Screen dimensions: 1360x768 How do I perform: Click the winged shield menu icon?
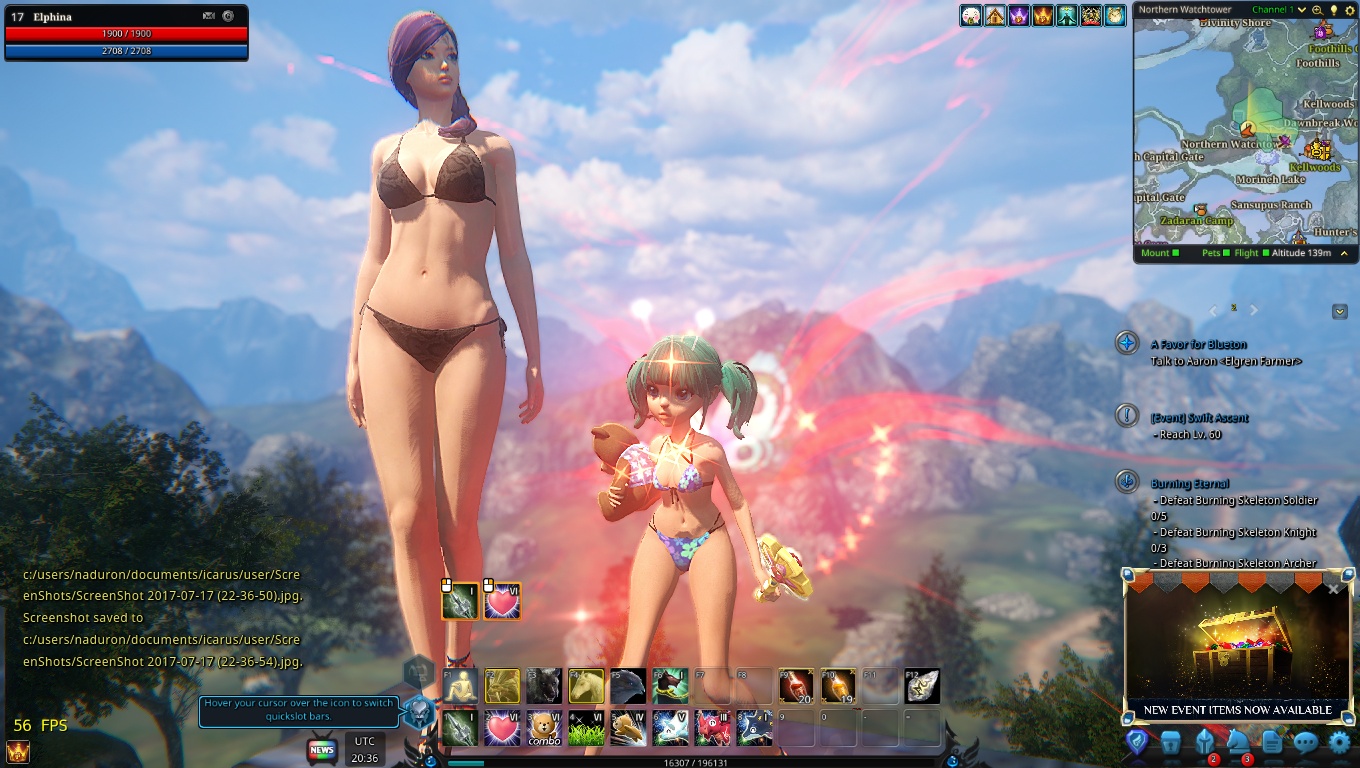pyautogui.click(x=1136, y=743)
